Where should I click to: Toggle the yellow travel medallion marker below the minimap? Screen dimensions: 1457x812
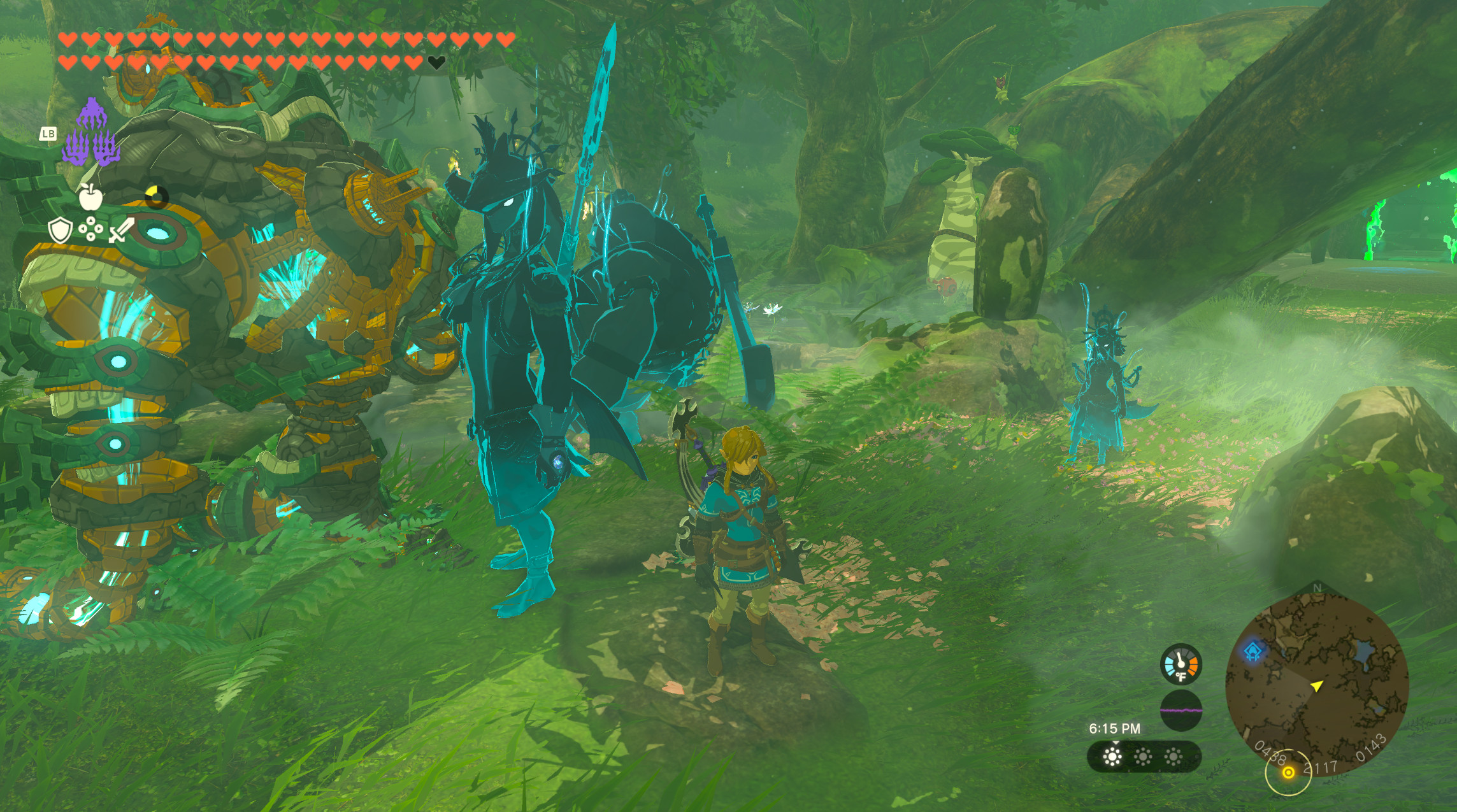(x=1289, y=772)
